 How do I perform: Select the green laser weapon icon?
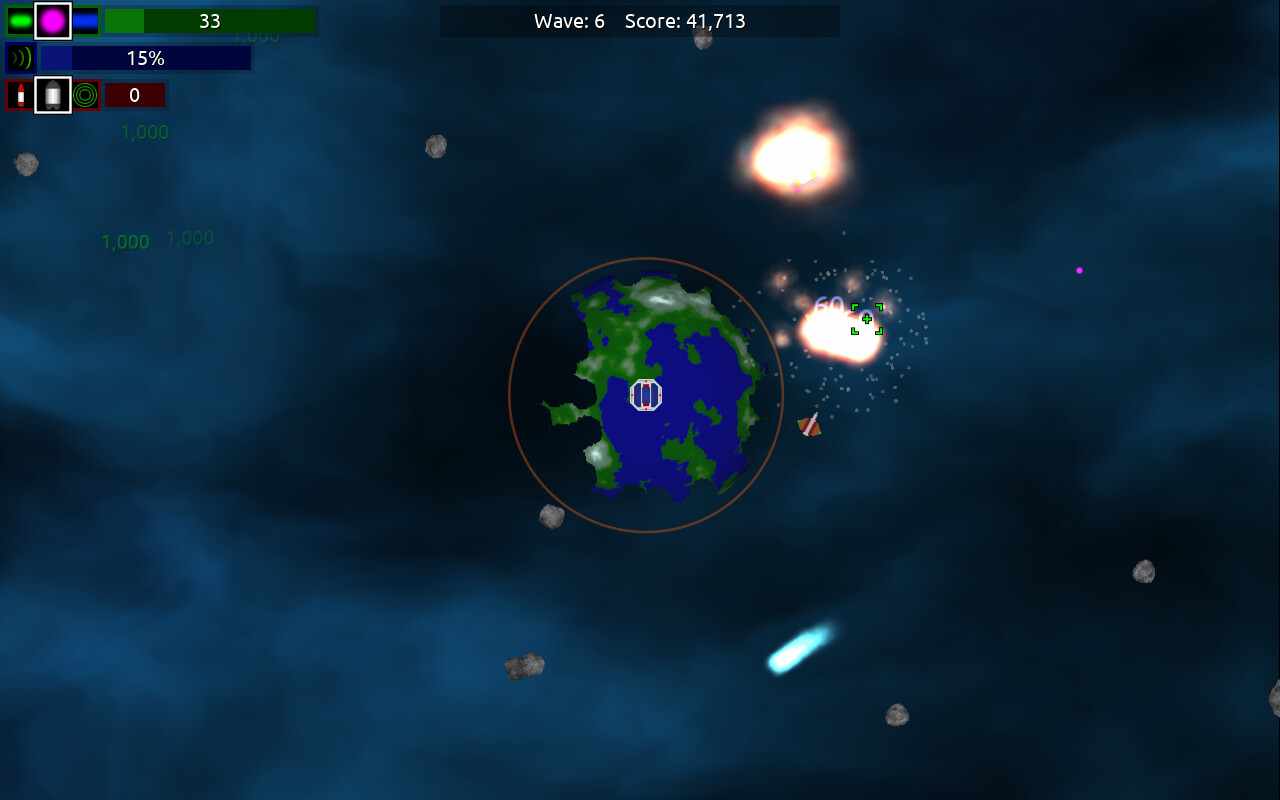pyautogui.click(x=21, y=21)
